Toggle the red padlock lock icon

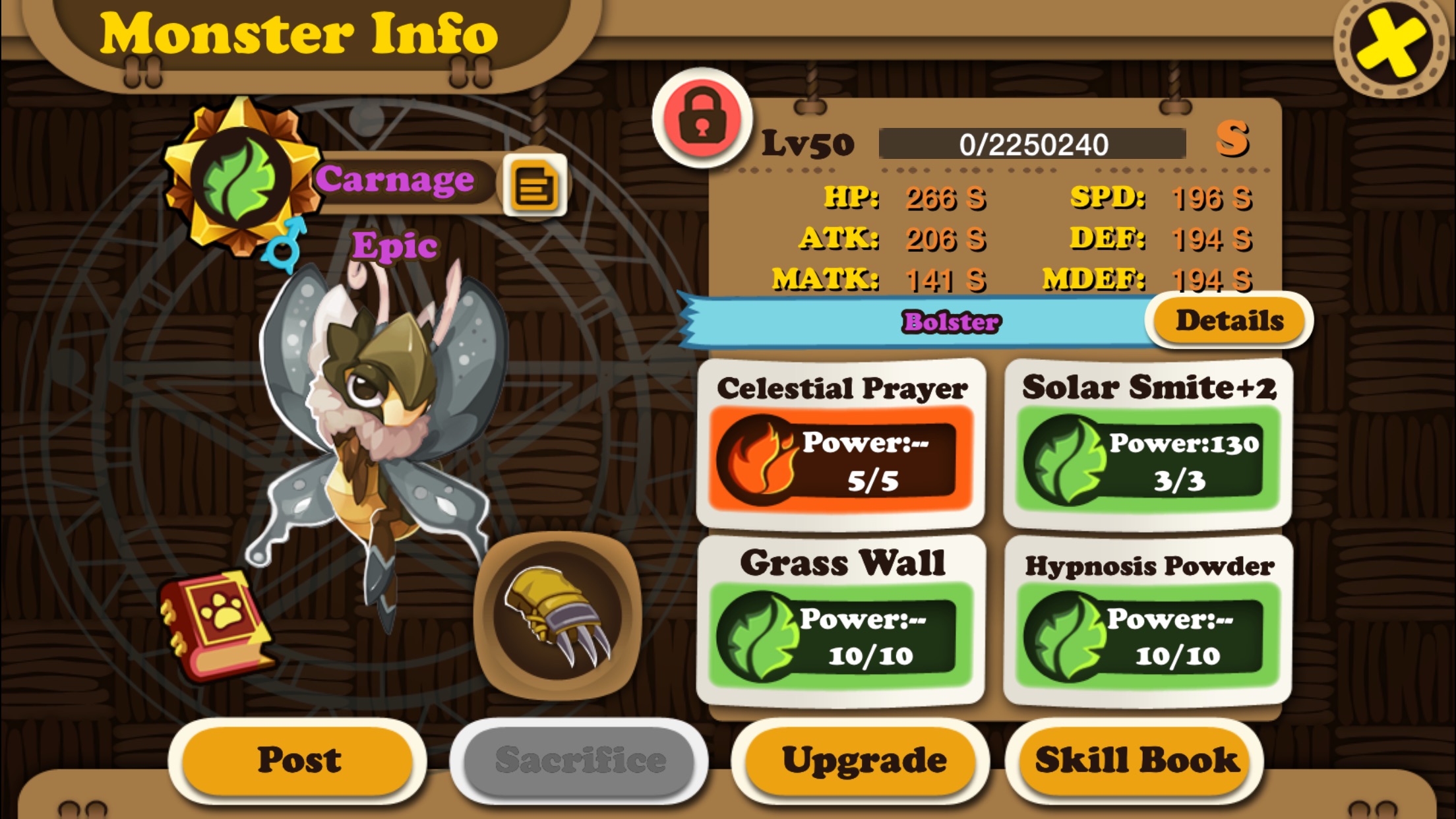702,119
